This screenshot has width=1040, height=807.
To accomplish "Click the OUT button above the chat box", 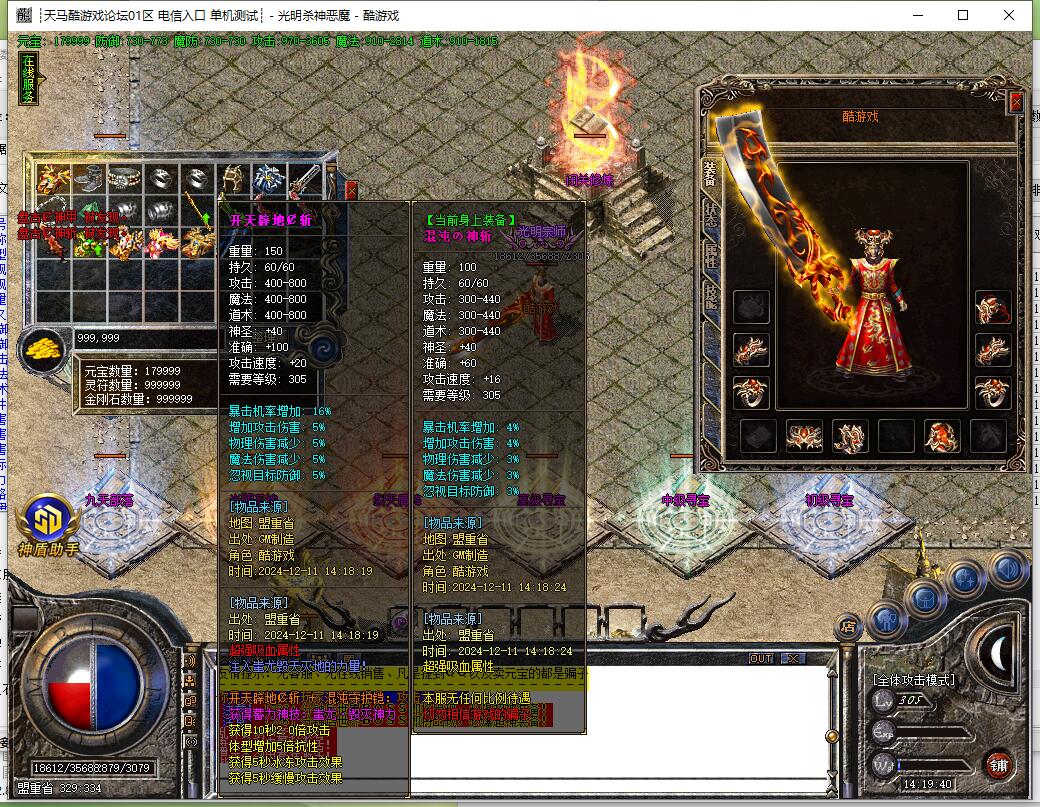I will (x=761, y=658).
